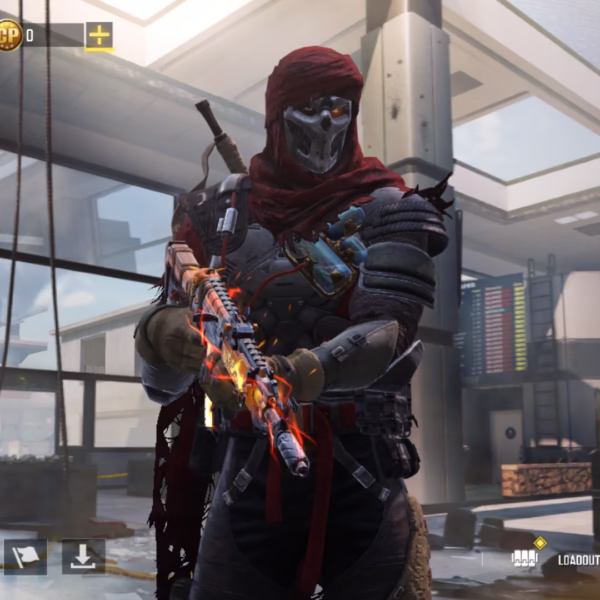
Task: Open the white flag icon button
Action: point(25,556)
